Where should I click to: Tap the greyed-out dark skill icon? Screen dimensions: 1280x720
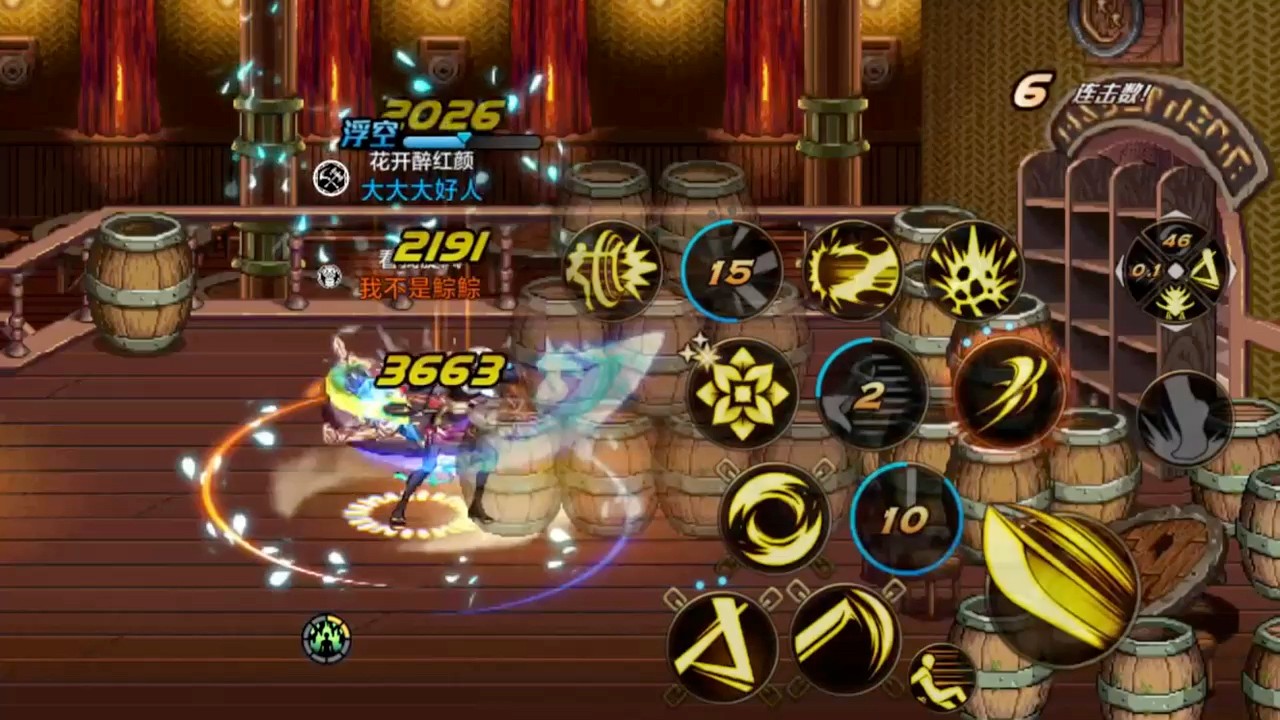[1185, 418]
